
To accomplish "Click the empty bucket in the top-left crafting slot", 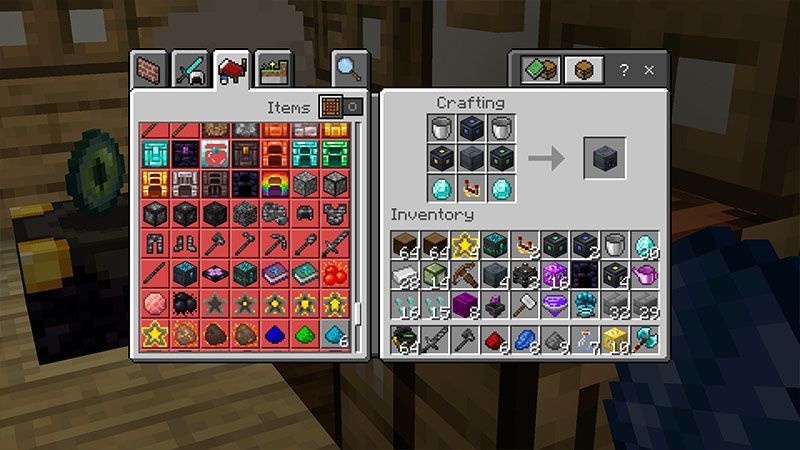I will (x=443, y=128).
